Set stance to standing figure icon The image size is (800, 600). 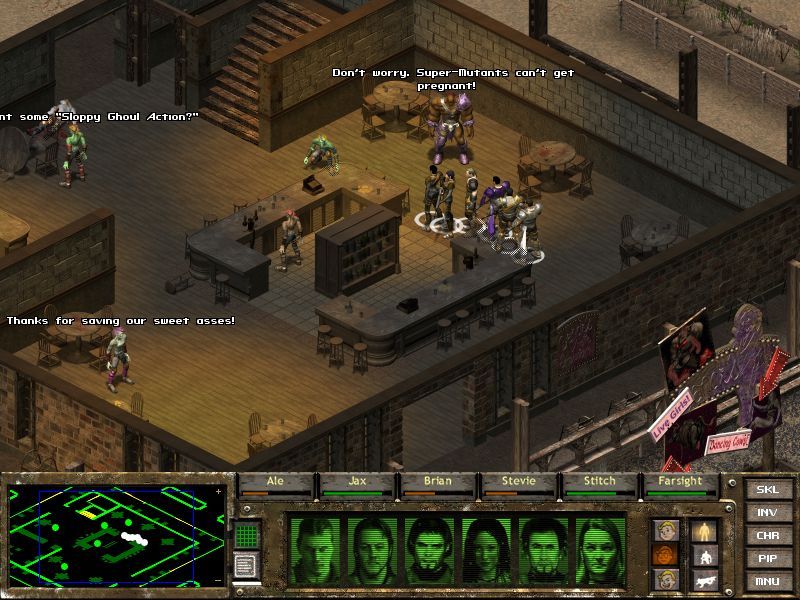tap(703, 530)
